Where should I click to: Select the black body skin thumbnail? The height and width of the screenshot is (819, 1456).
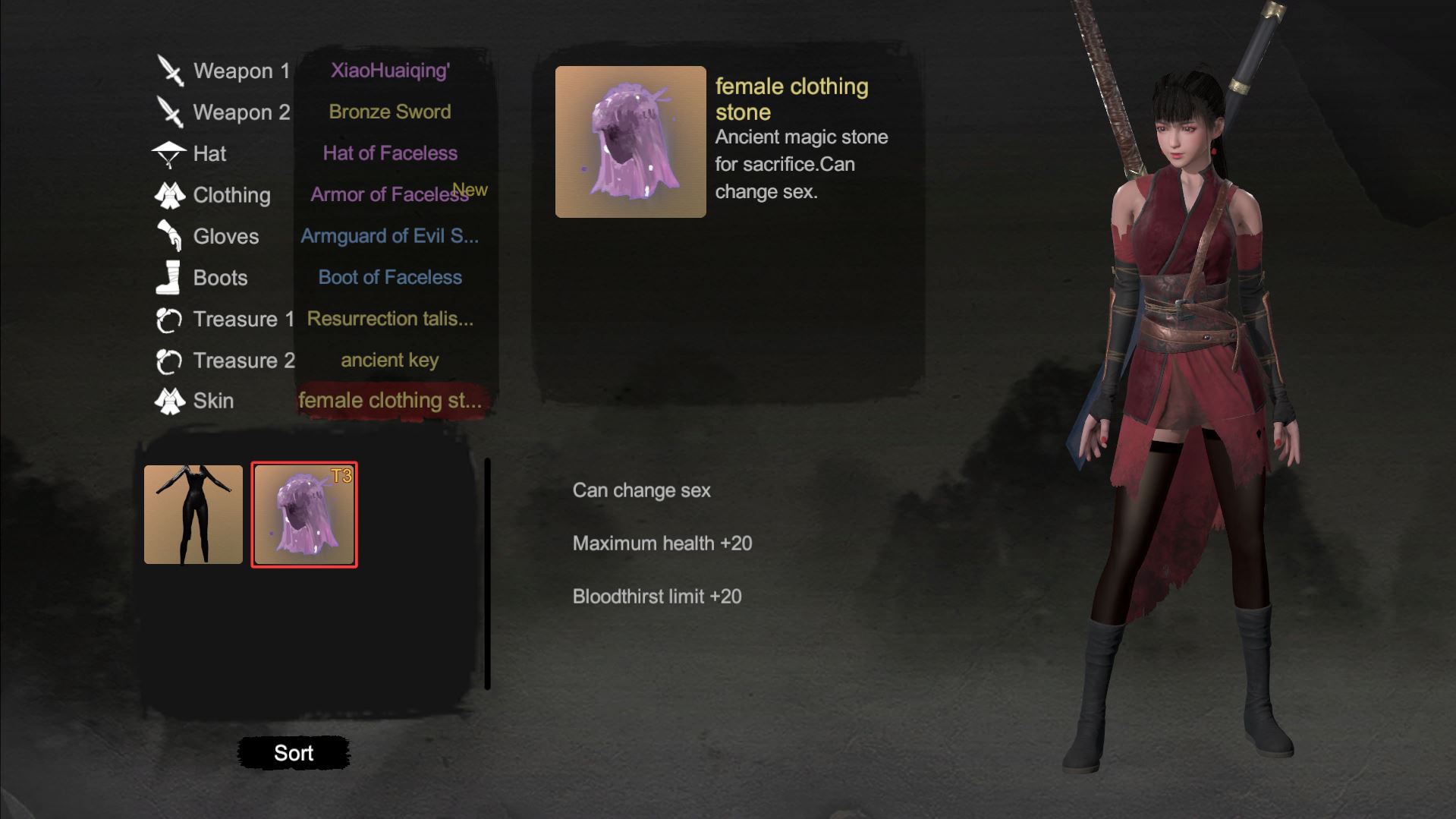pos(193,514)
